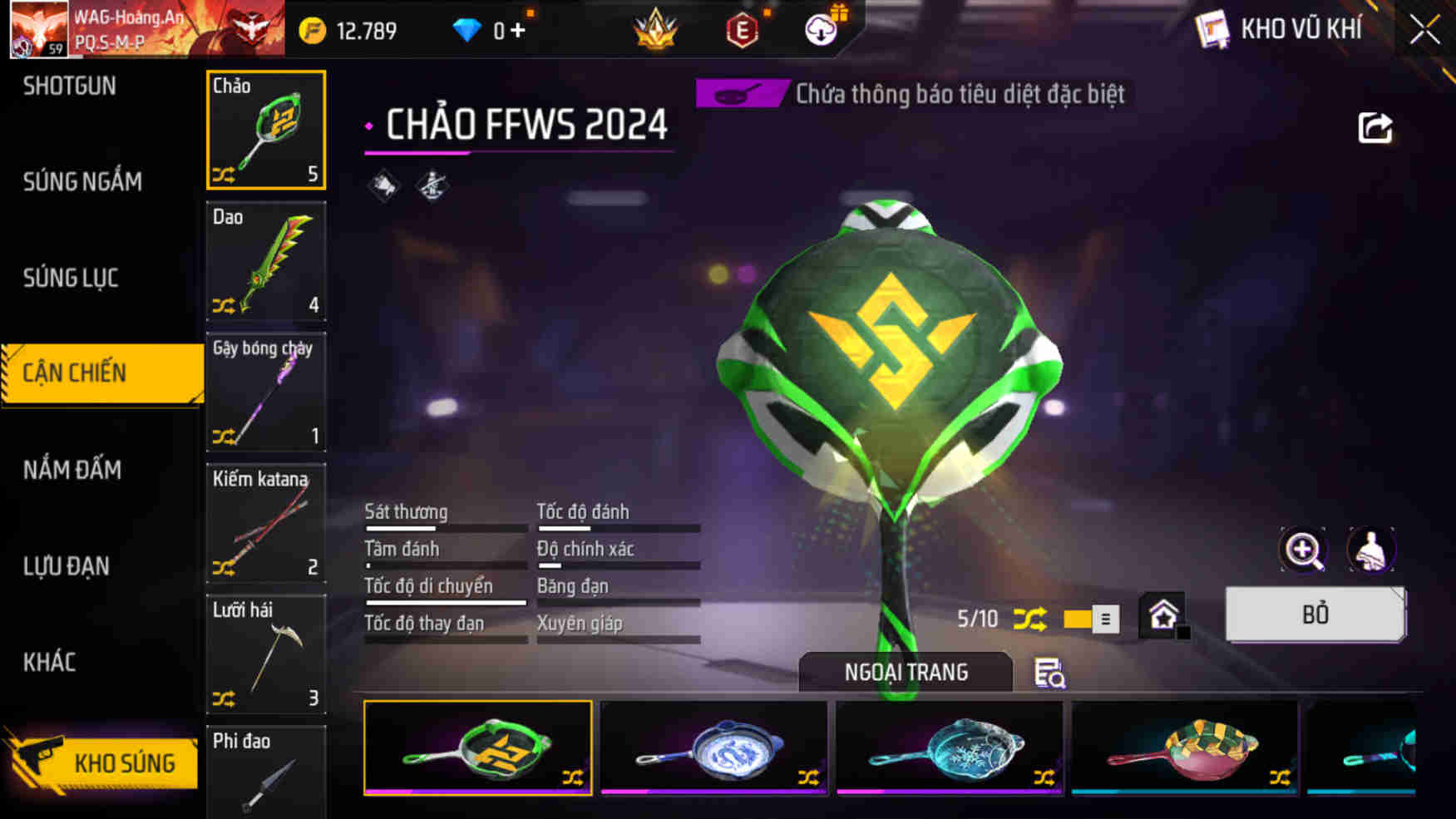Screen dimensions: 1456x819
Task: Toggle the random skin shuffle icon
Action: point(1031,618)
